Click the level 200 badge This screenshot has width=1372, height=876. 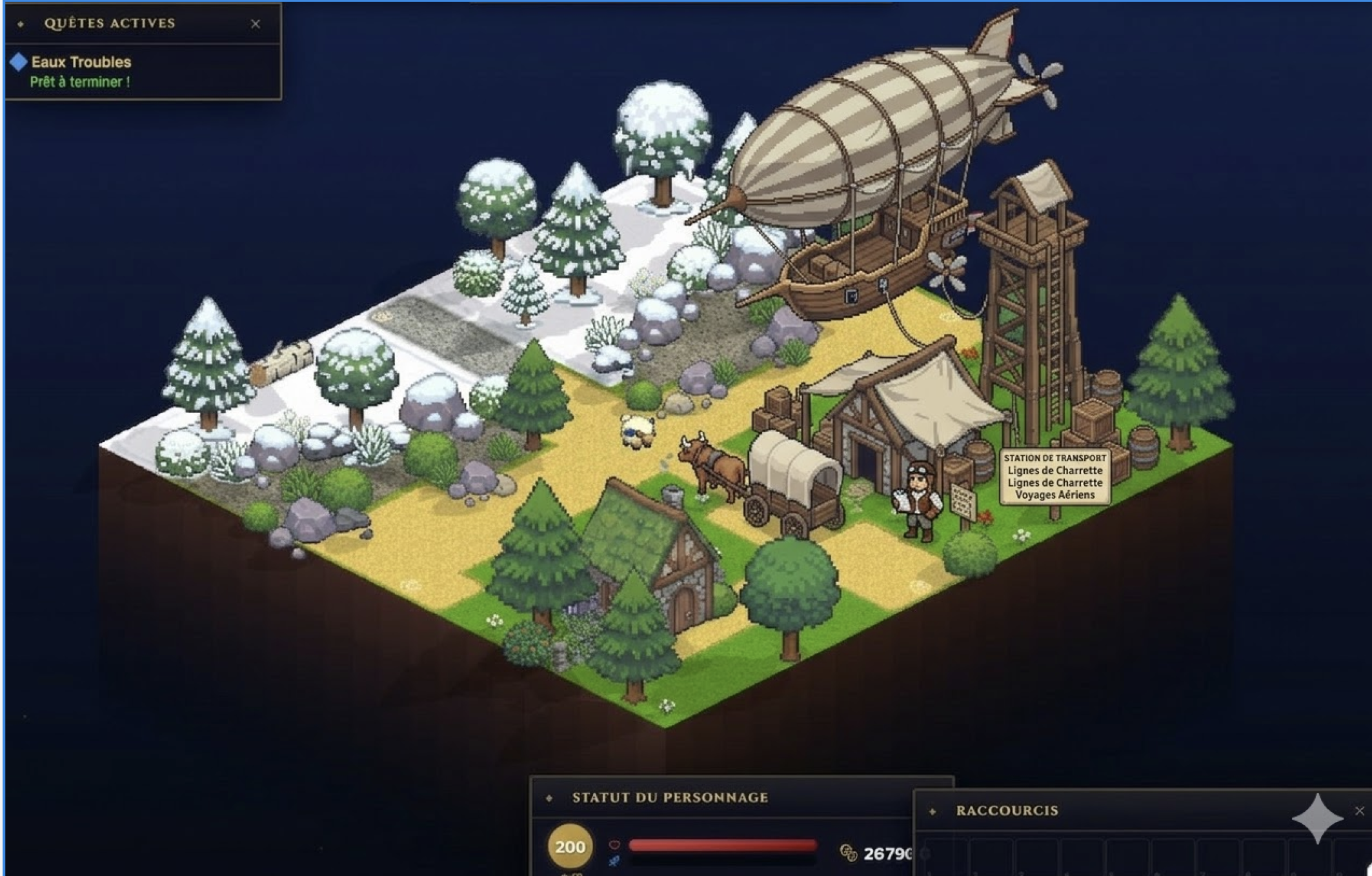(x=569, y=846)
